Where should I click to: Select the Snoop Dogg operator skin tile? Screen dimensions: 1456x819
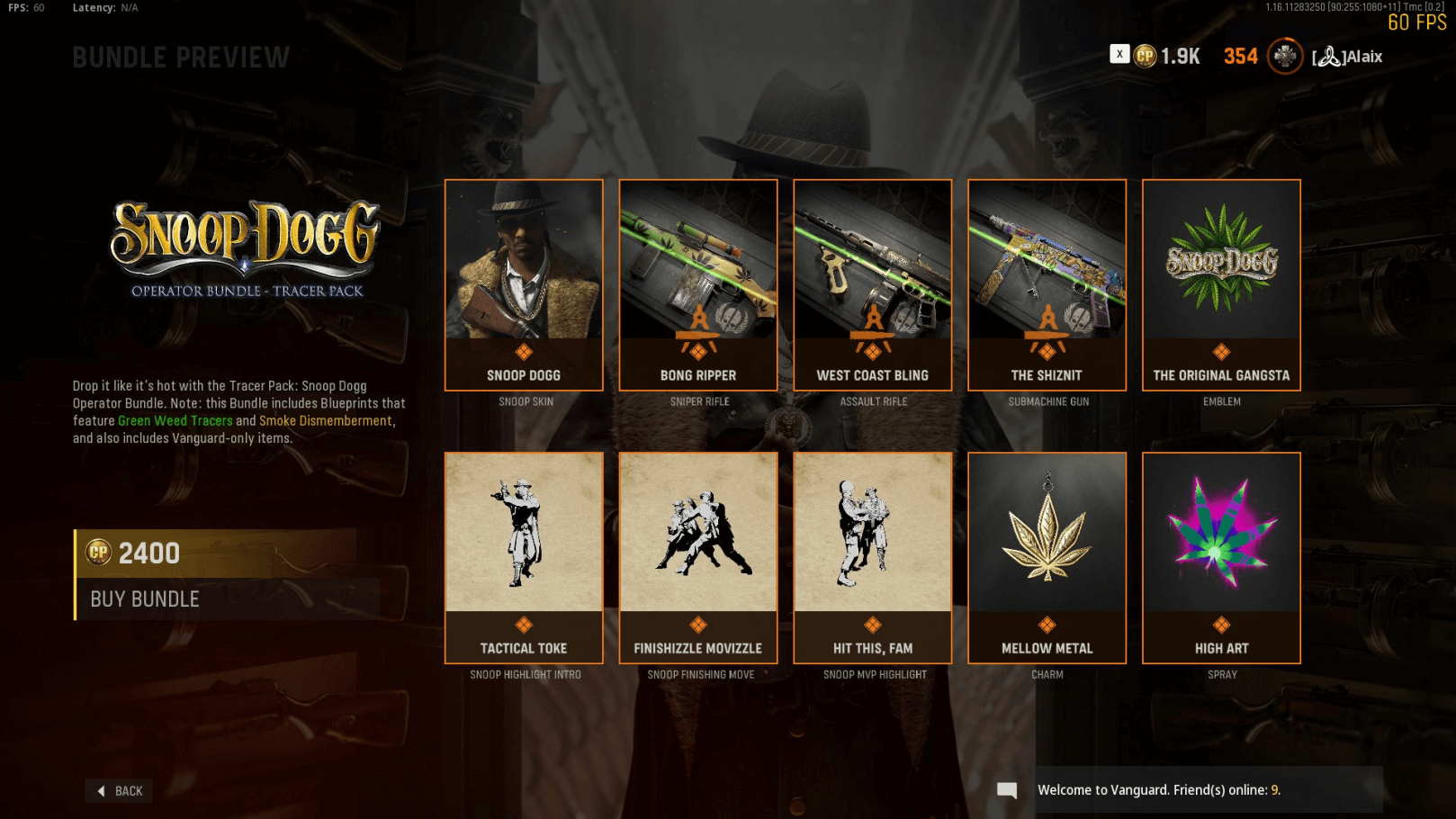524,284
